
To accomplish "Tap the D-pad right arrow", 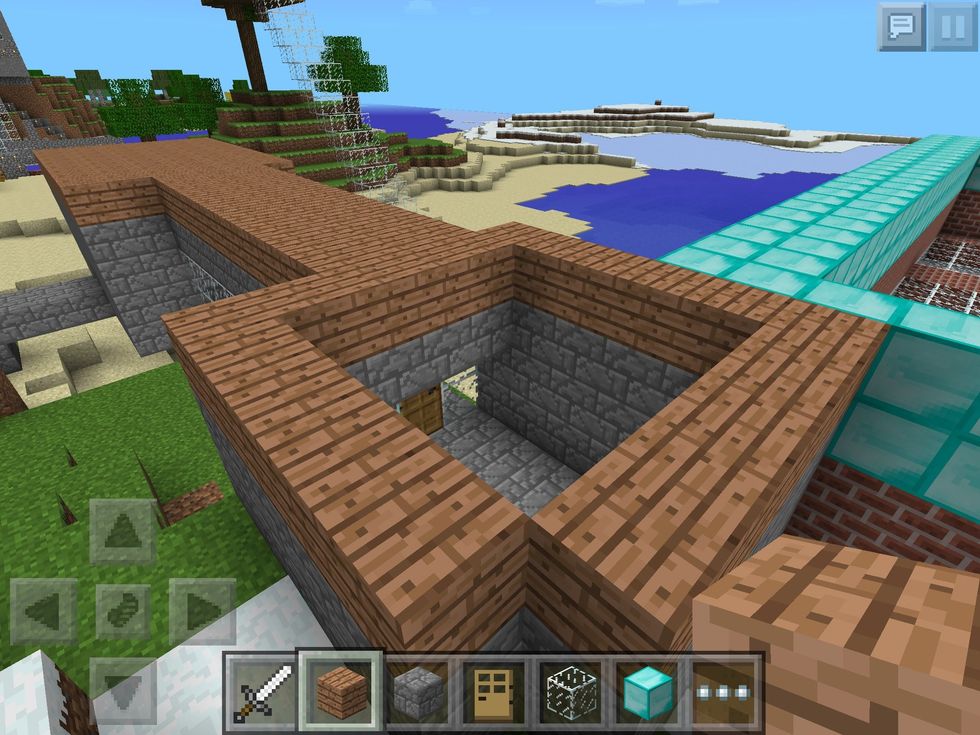I will 202,611.
